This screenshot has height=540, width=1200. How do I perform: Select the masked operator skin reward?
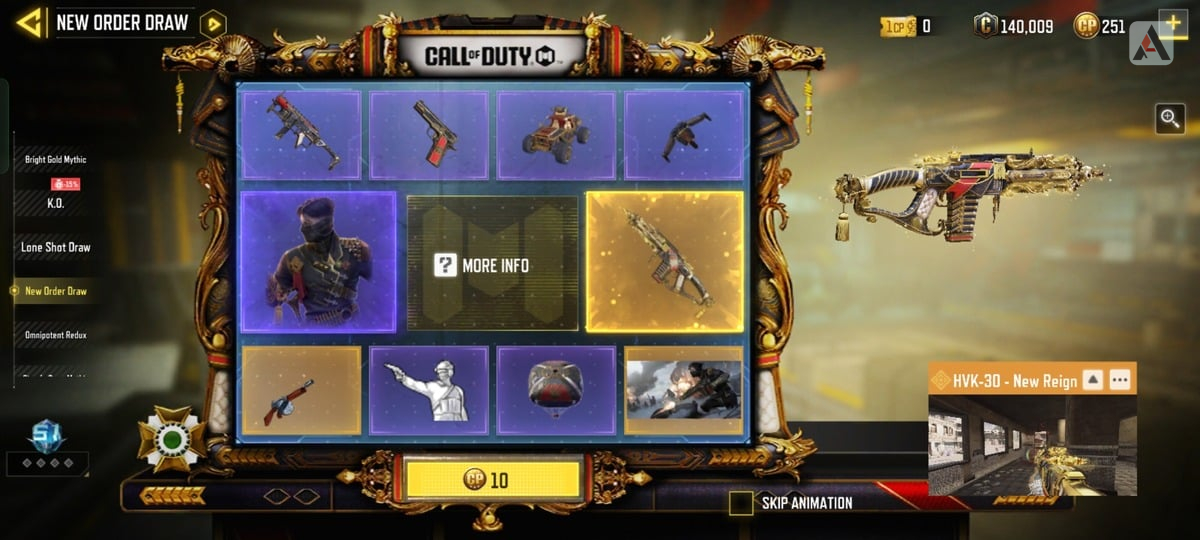tap(318, 262)
